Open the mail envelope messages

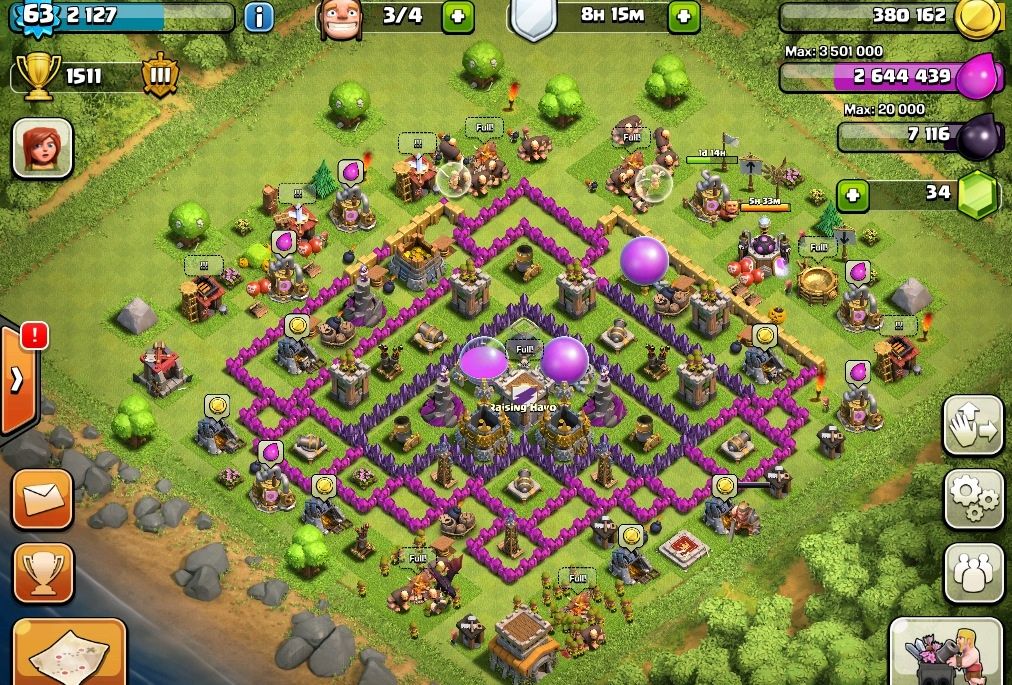[x=43, y=497]
